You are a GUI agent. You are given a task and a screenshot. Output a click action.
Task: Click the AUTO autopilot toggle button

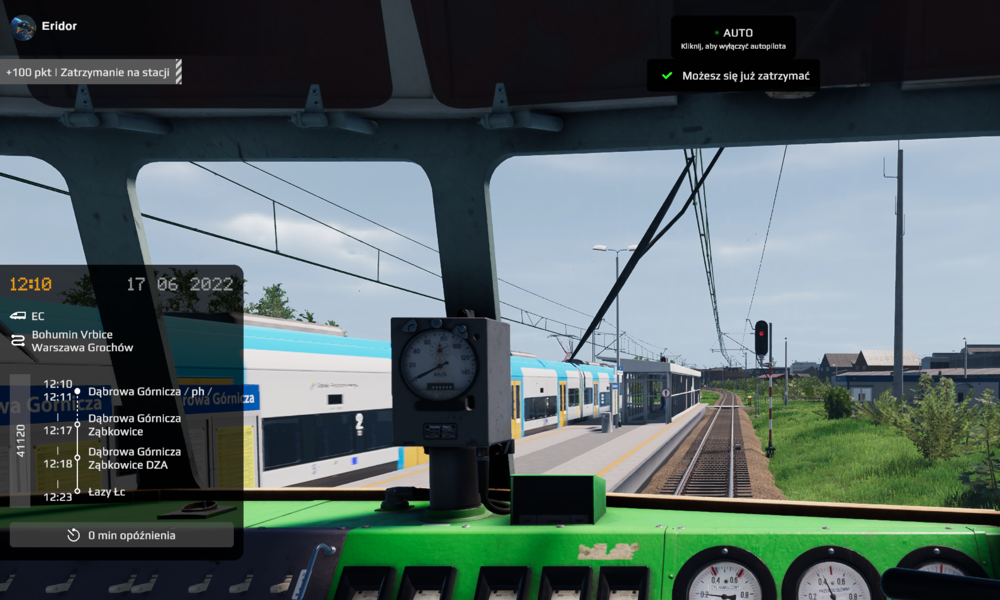pyautogui.click(x=733, y=38)
